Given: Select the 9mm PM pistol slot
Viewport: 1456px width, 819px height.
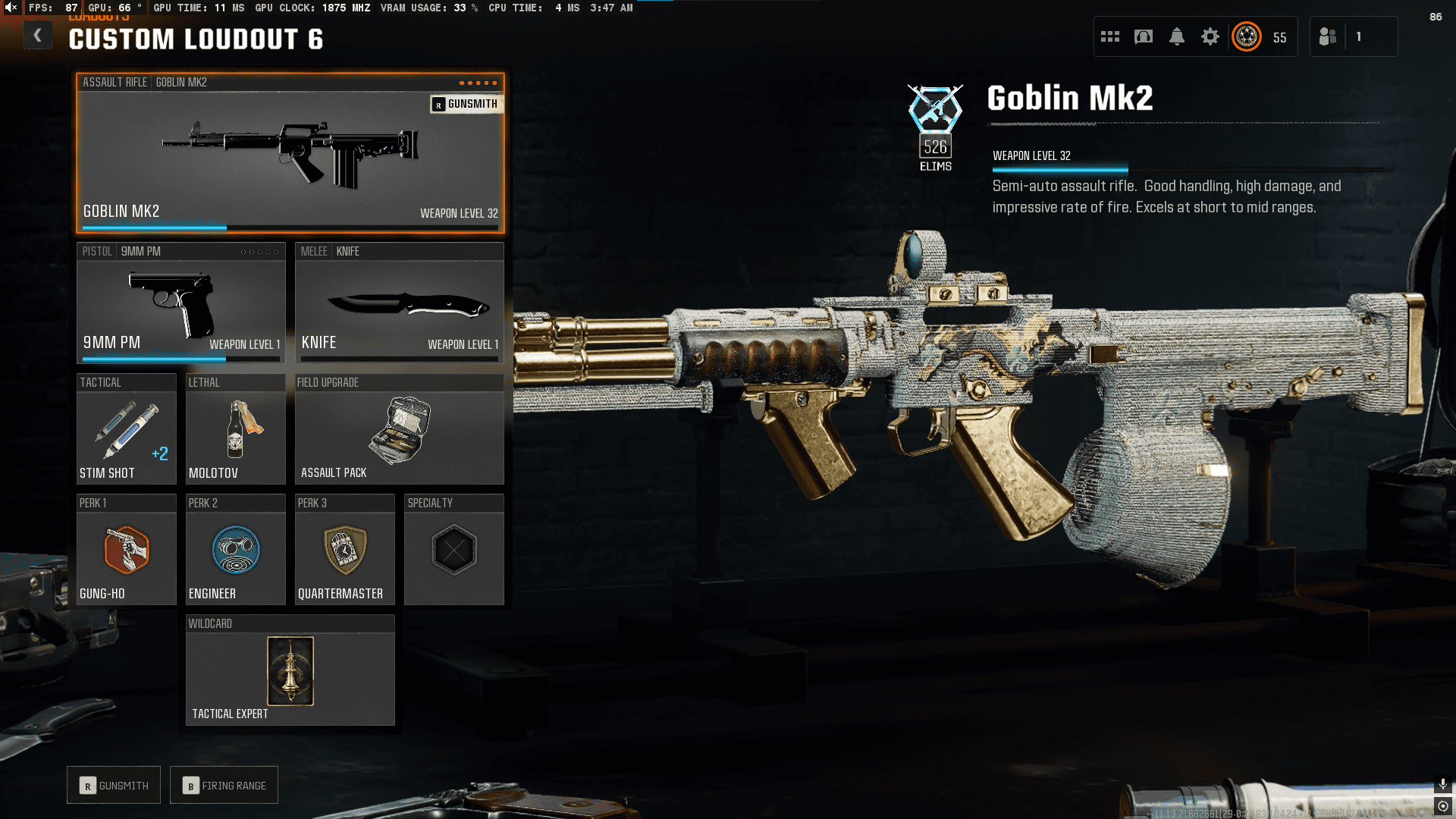Looking at the screenshot, I should [180, 303].
